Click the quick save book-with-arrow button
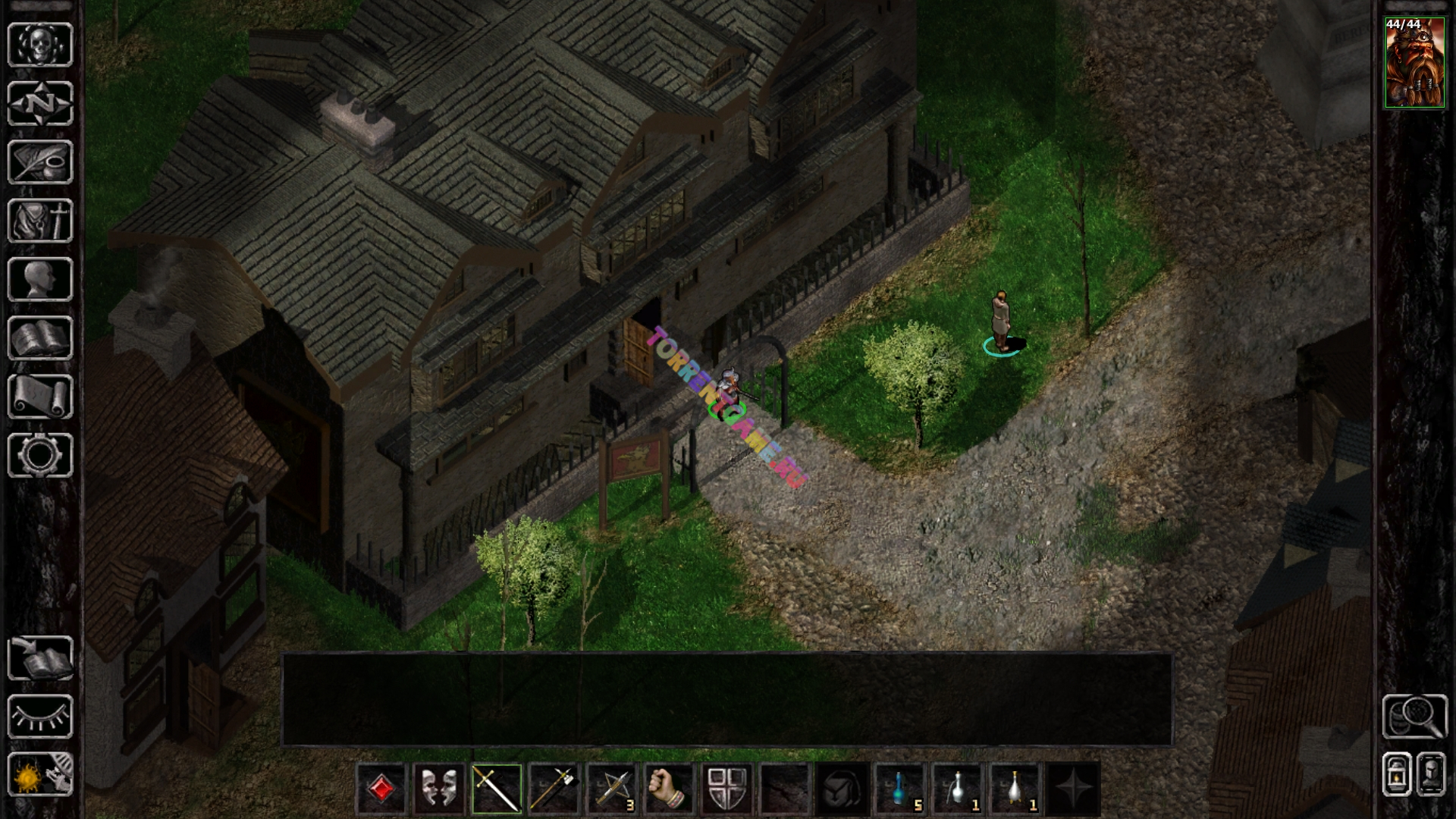The width and height of the screenshot is (1456, 819). coord(40,657)
